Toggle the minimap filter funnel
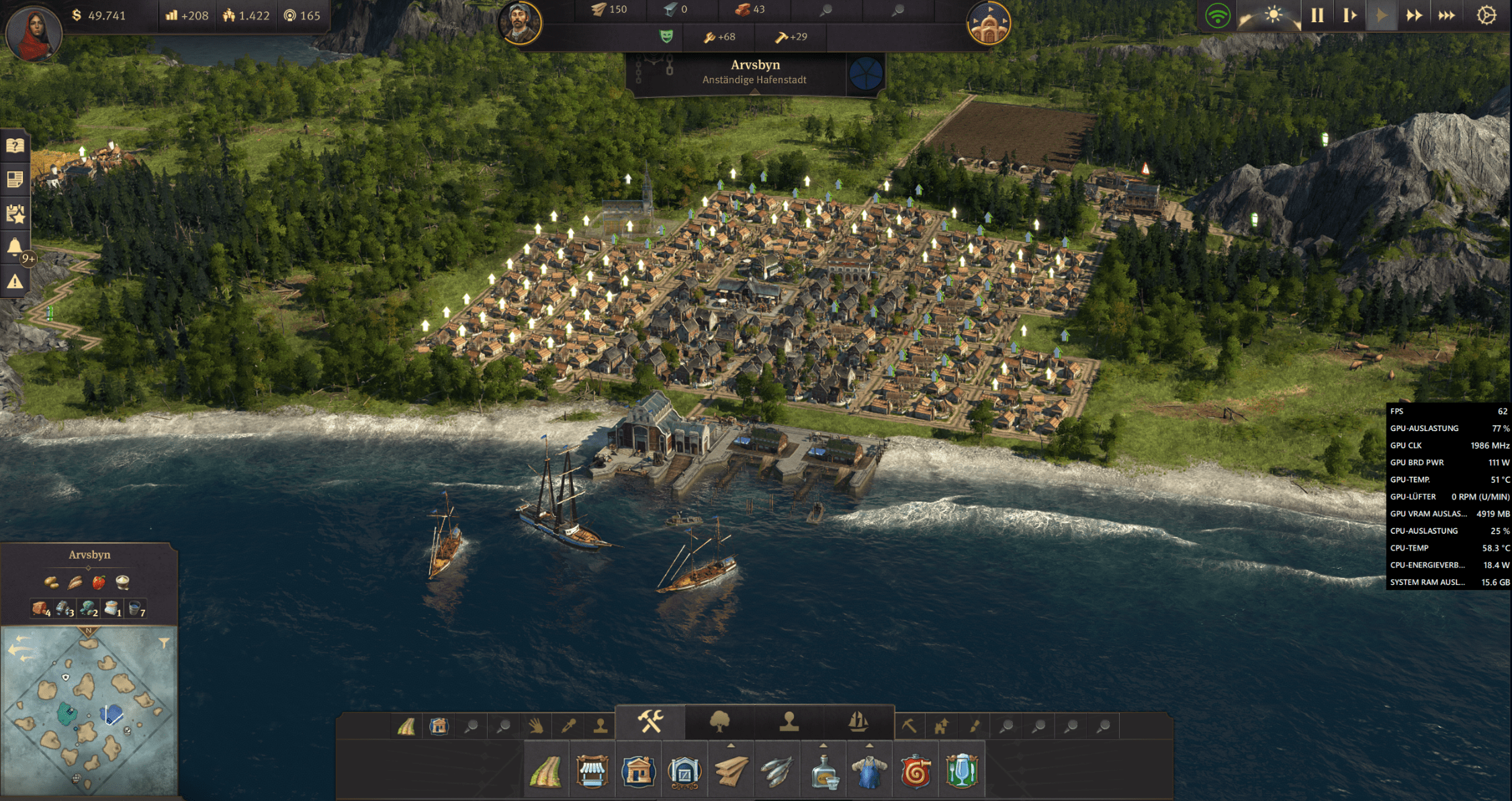1512x801 pixels. (x=164, y=643)
